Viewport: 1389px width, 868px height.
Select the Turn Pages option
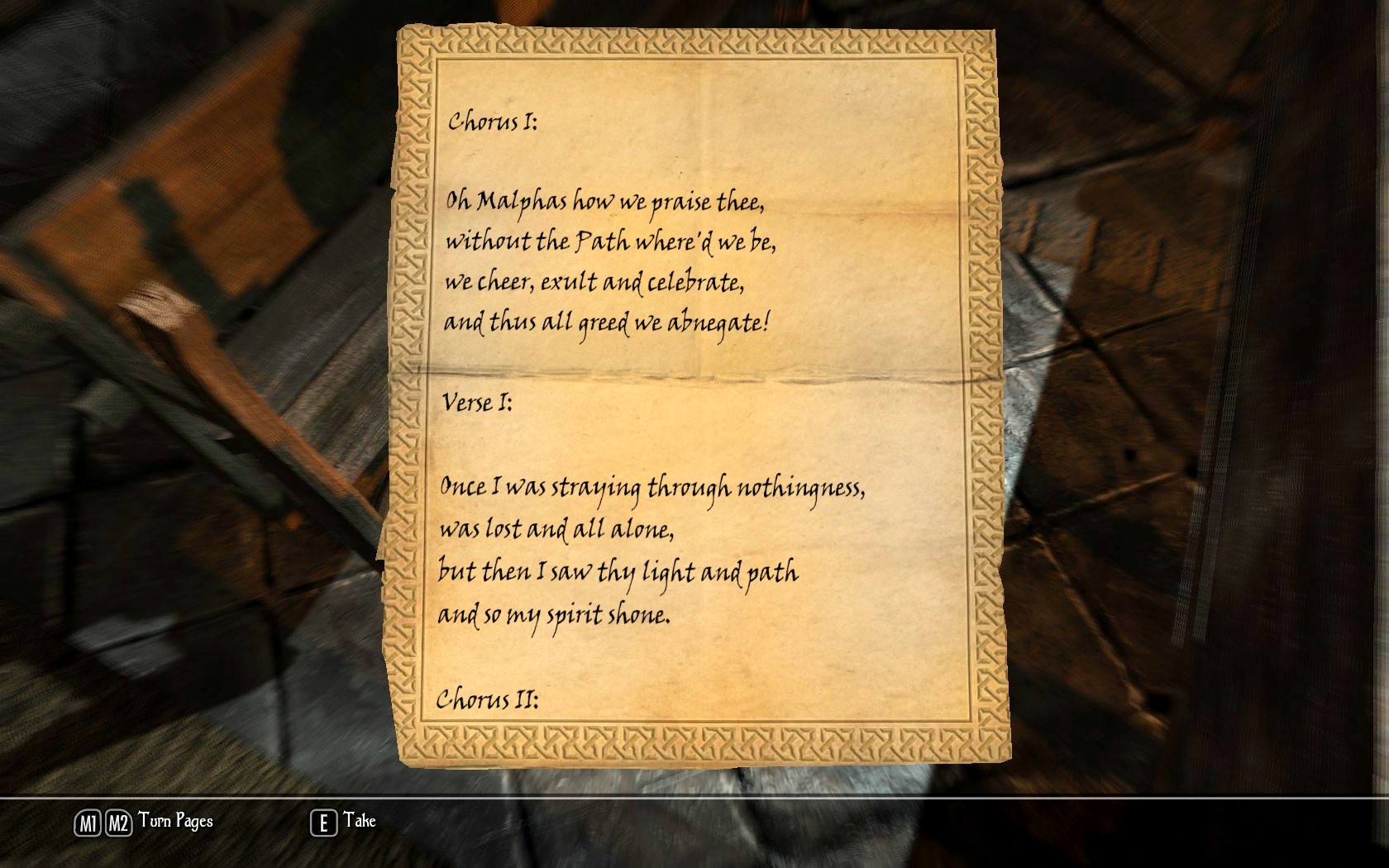175,822
